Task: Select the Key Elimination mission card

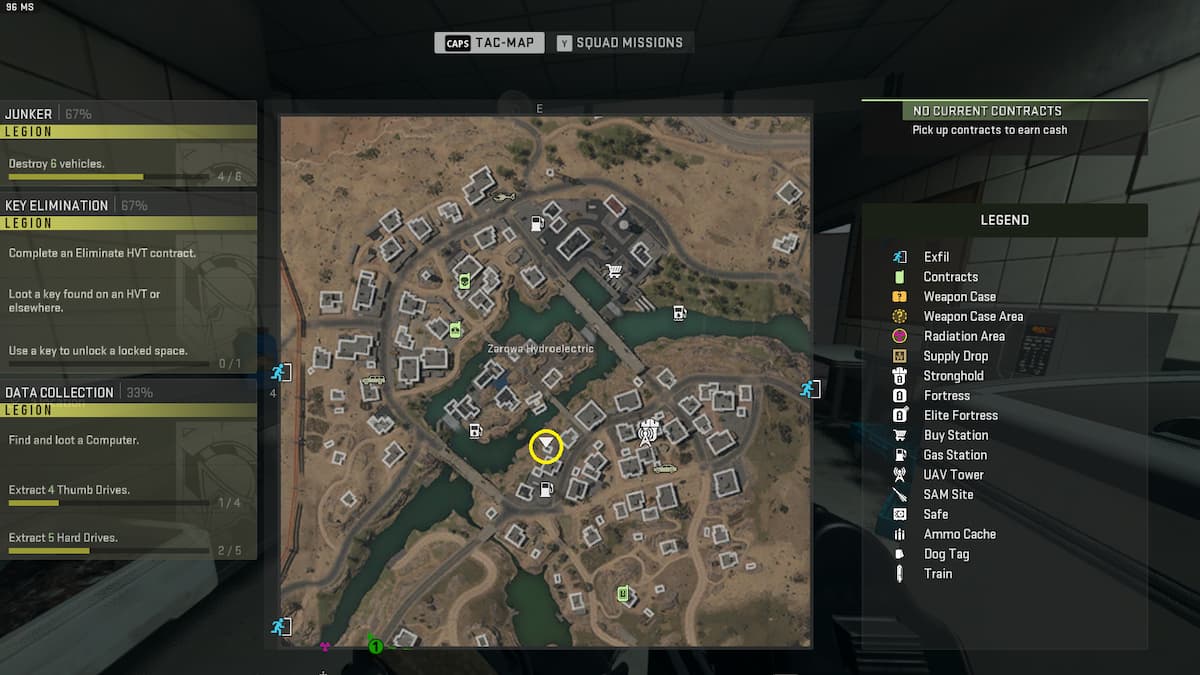Action: [x=128, y=282]
